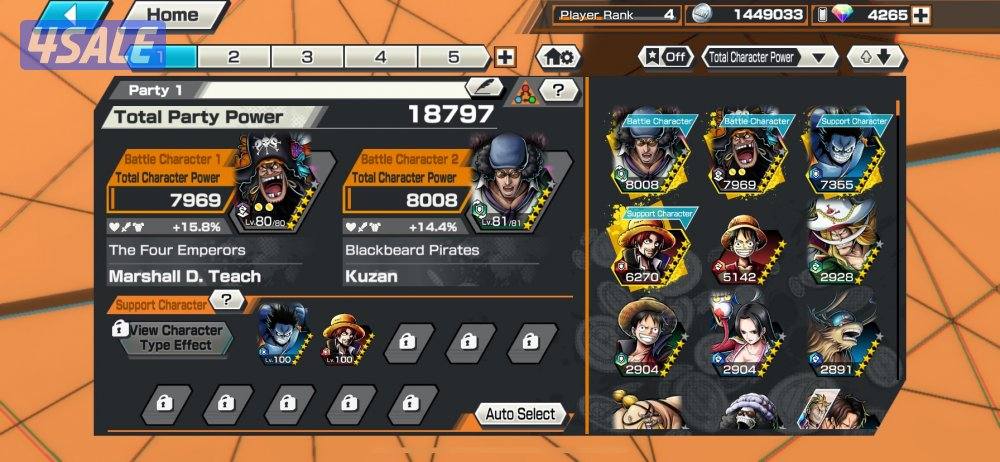The image size is (1000, 462).
Task: Select party tab 4
Action: click(x=380, y=57)
